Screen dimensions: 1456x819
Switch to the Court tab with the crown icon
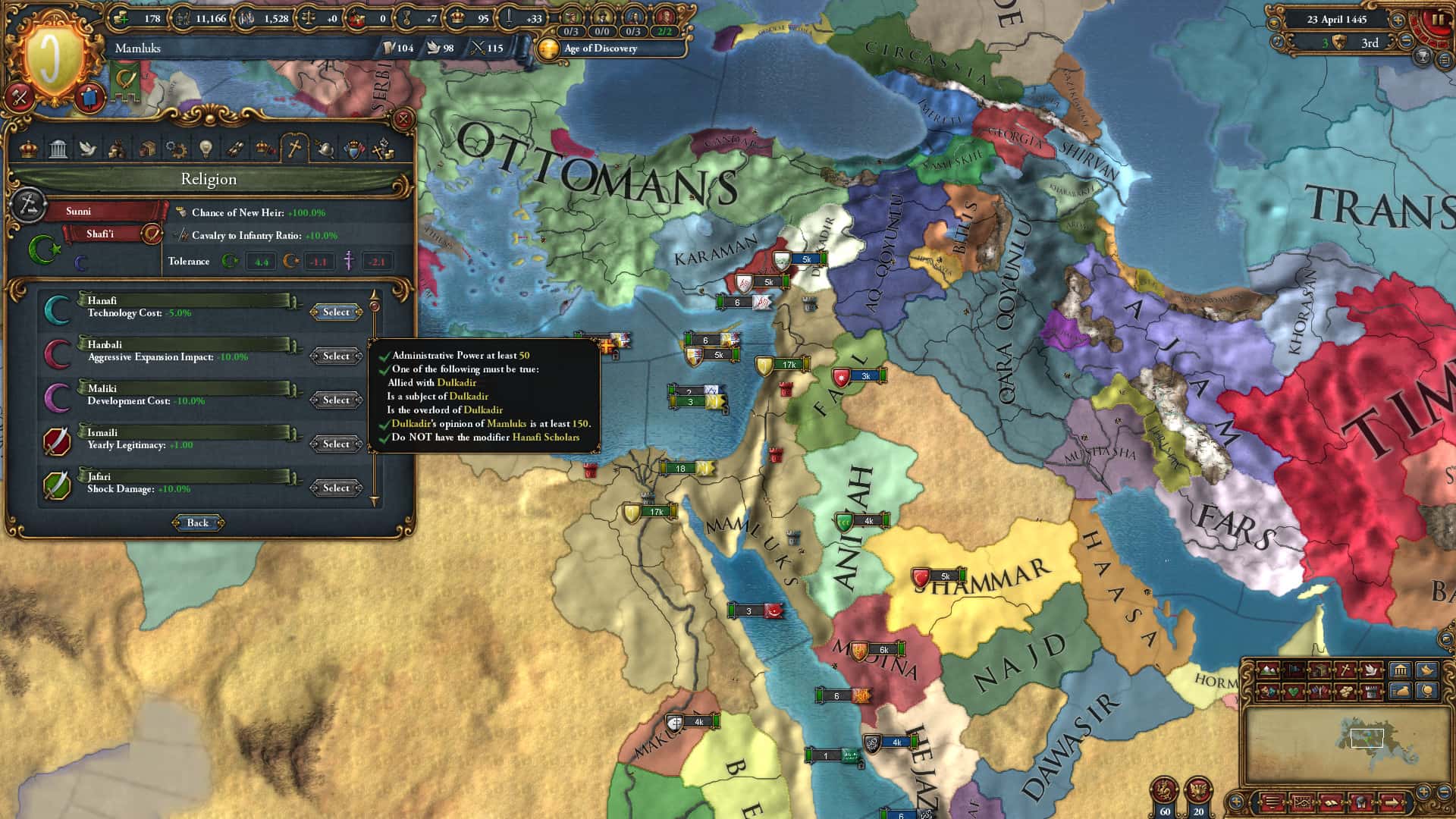(x=29, y=149)
